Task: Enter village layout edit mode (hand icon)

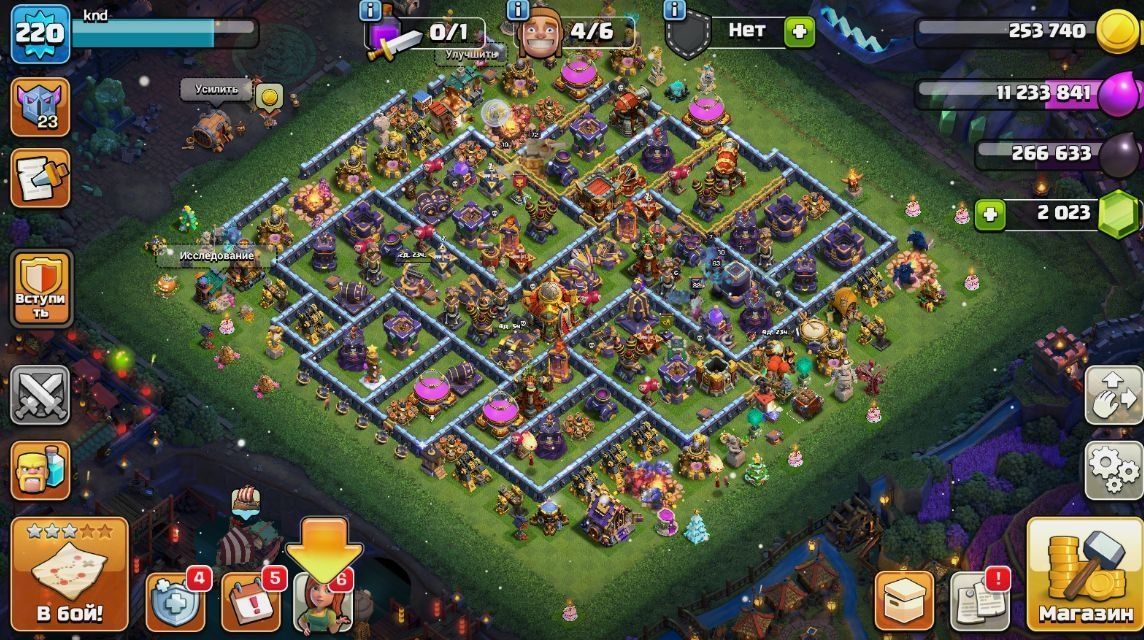Action: (x=1114, y=395)
